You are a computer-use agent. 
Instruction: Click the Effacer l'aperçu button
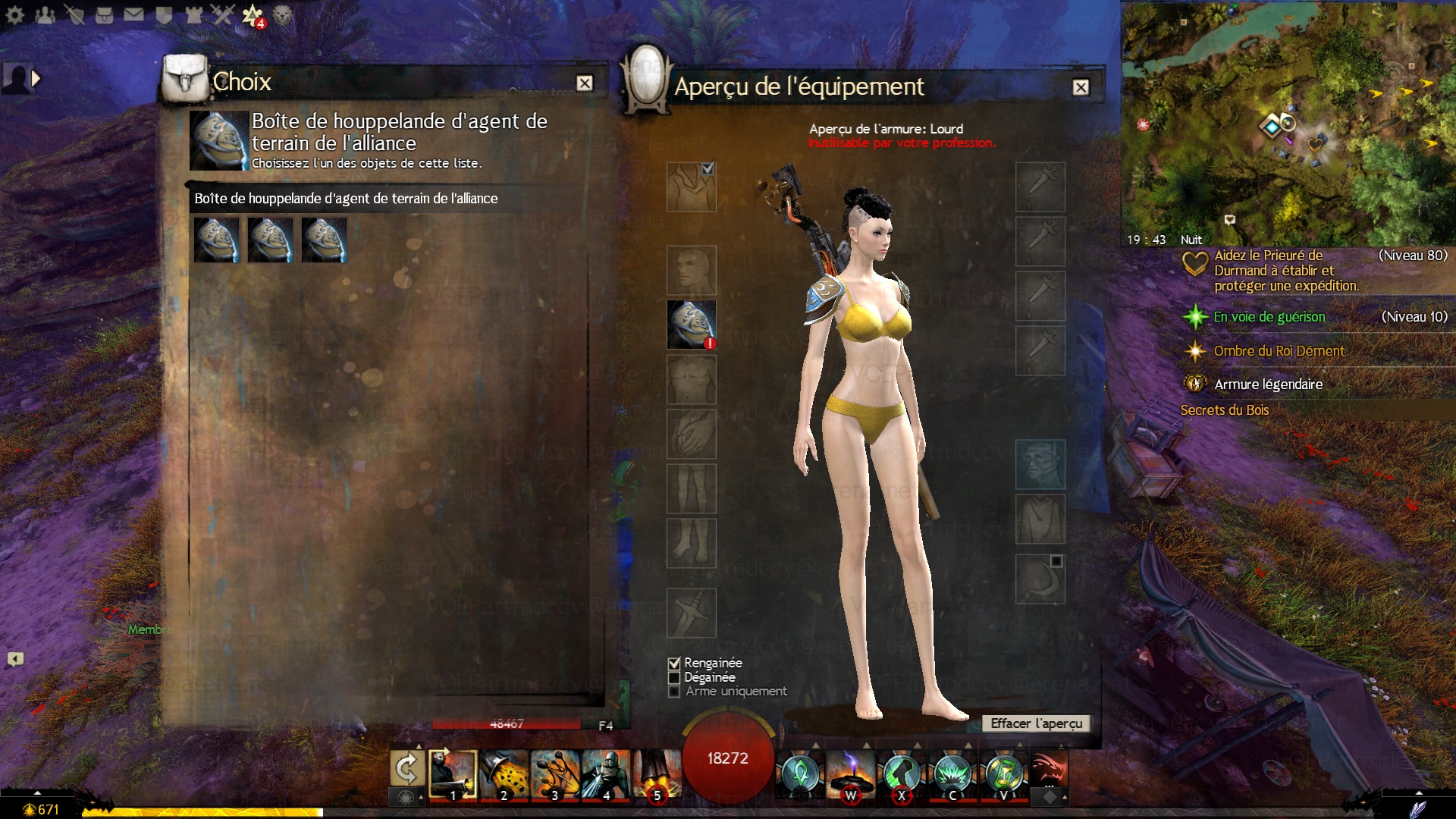1036,723
